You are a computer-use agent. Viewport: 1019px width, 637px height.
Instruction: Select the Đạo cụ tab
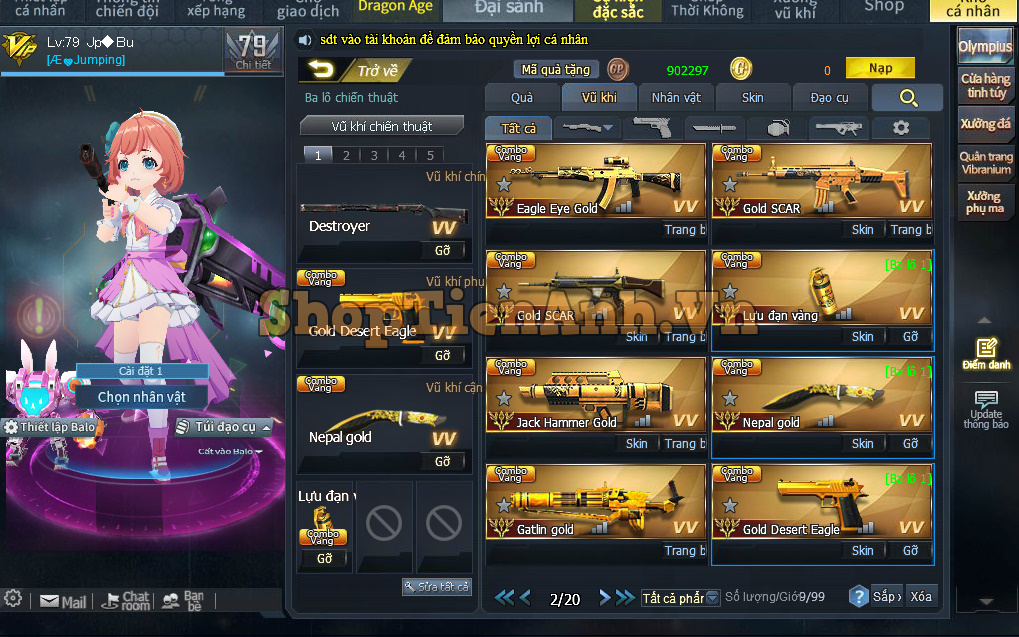coord(829,97)
